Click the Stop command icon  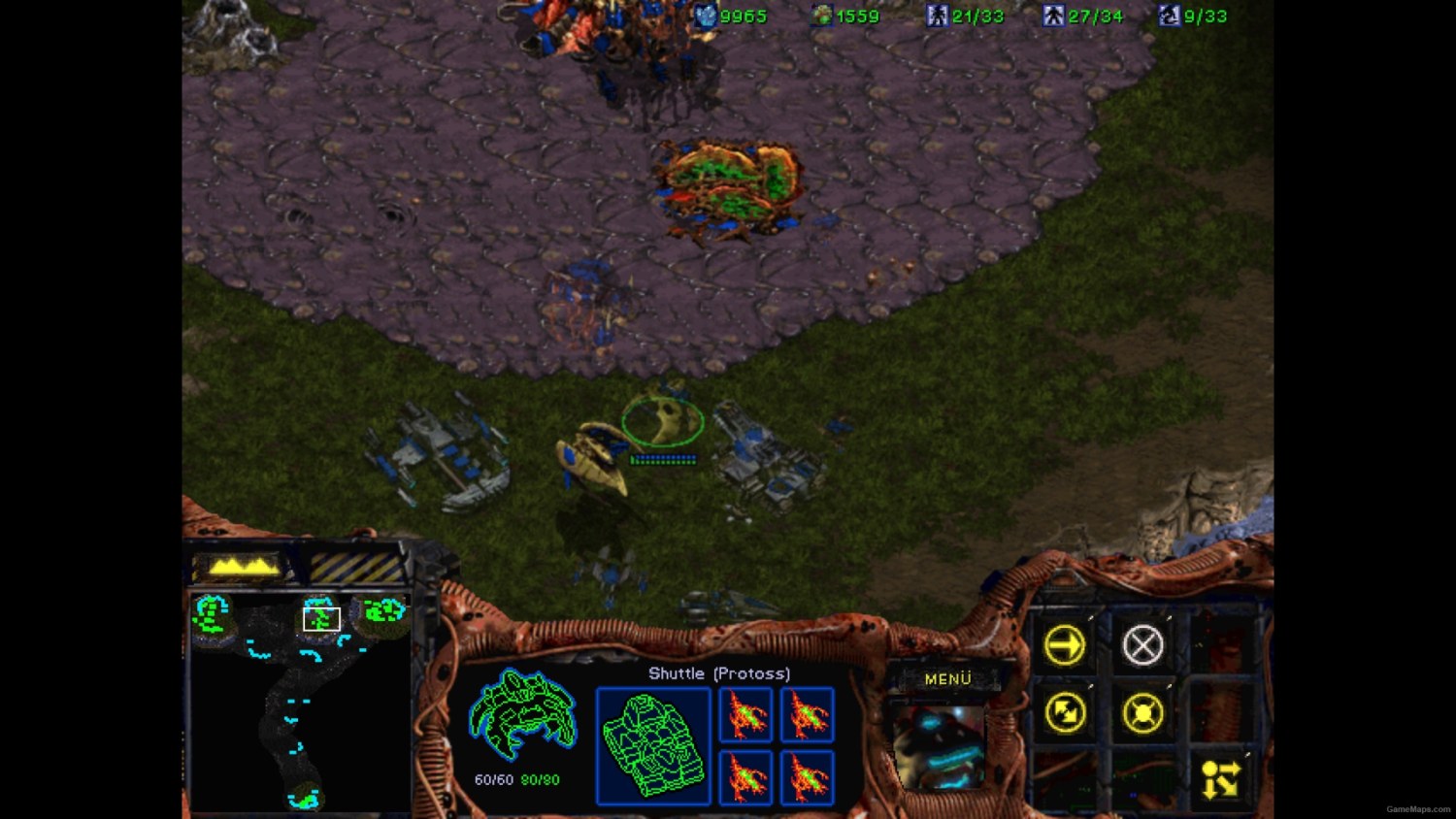click(1143, 643)
